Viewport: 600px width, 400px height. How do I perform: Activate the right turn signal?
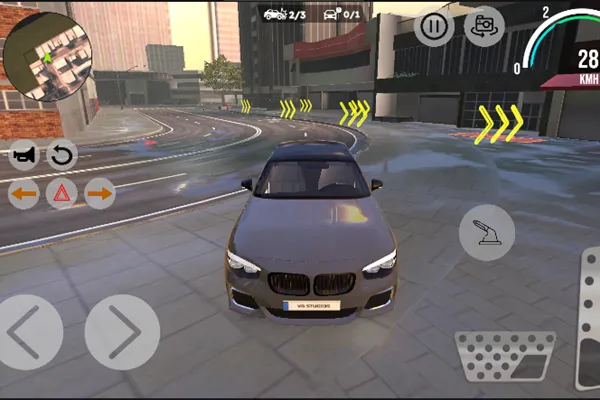click(100, 193)
